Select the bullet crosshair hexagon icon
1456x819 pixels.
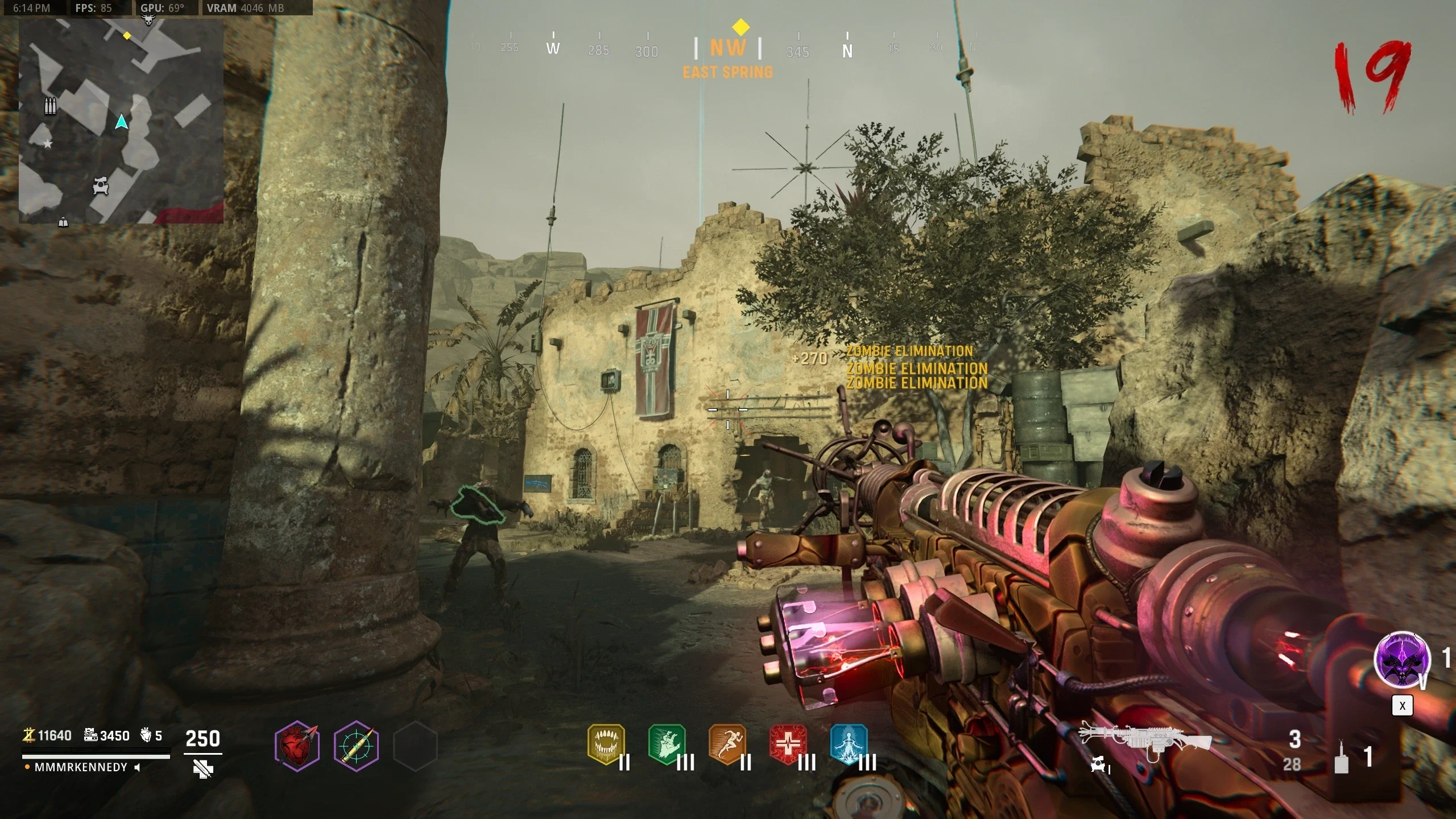pos(356,745)
